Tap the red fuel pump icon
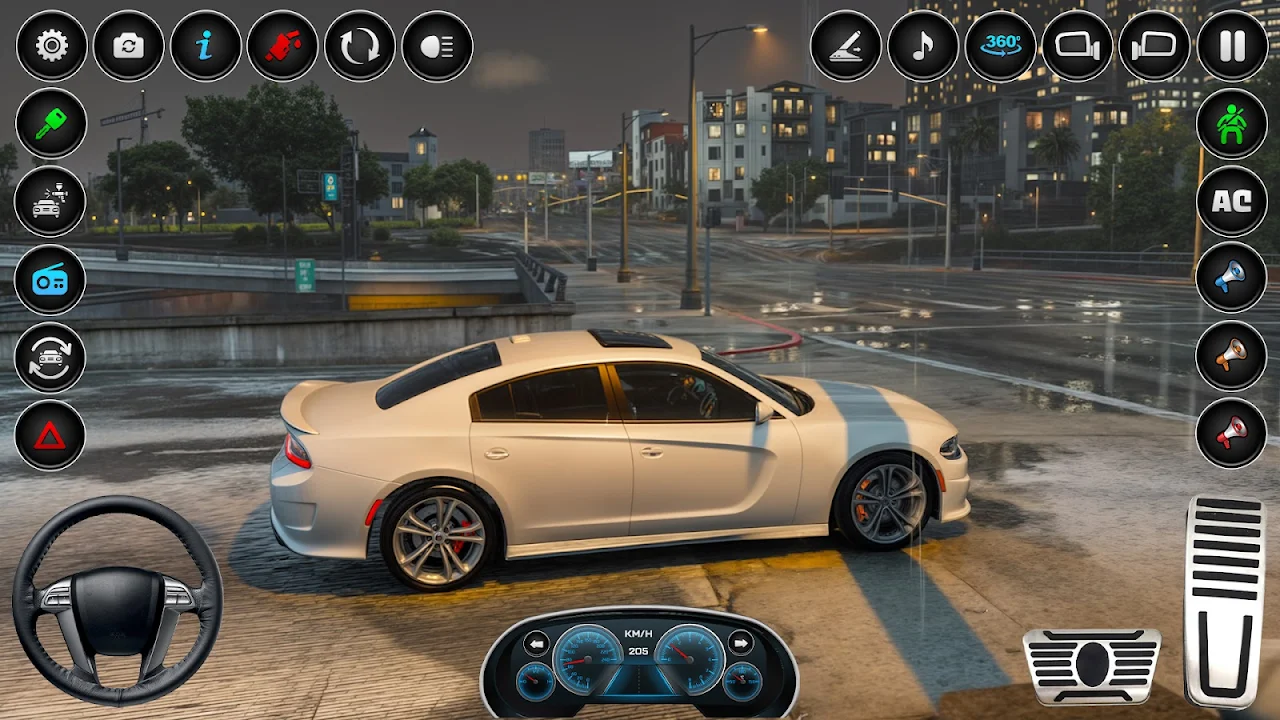The height and width of the screenshot is (720, 1280). (x=282, y=46)
